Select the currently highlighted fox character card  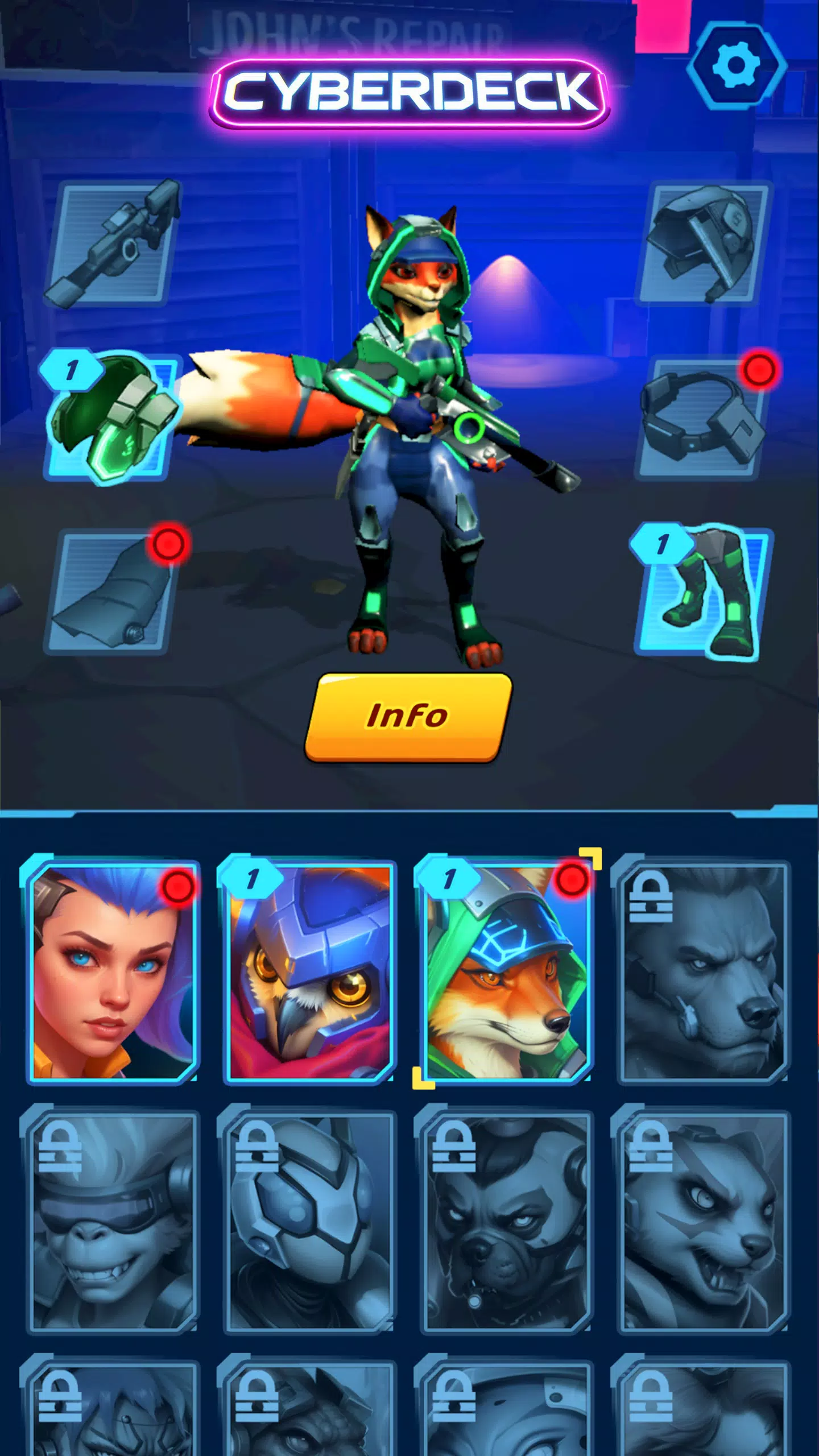pos(506,967)
